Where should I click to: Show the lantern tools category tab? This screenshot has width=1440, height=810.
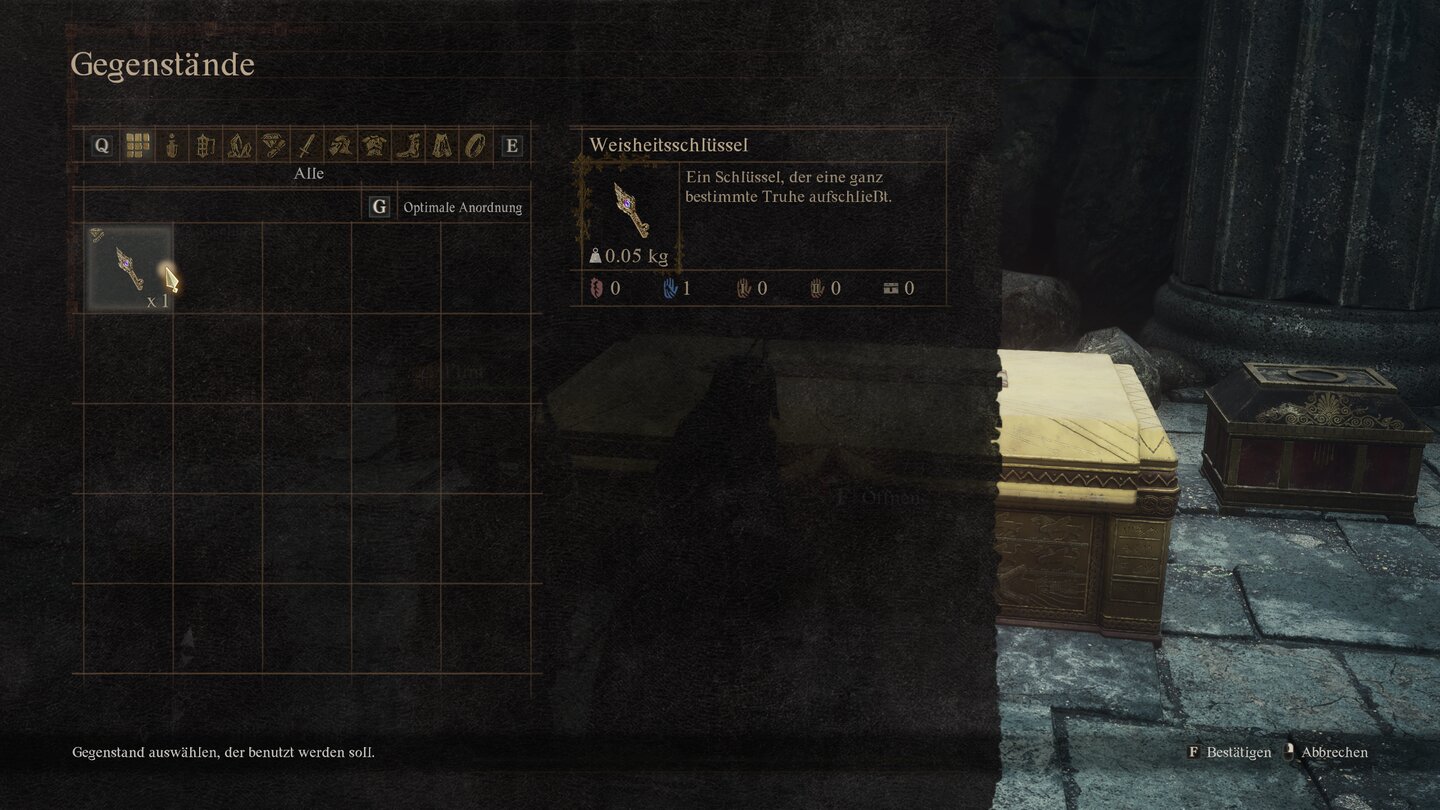pos(205,146)
